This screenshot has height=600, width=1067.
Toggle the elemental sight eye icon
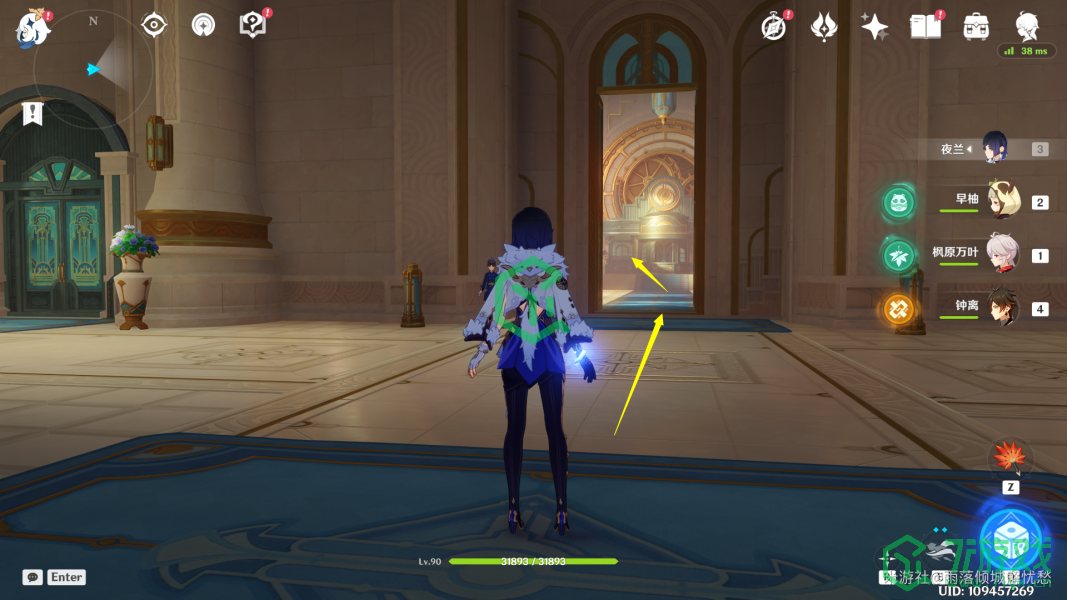point(153,24)
